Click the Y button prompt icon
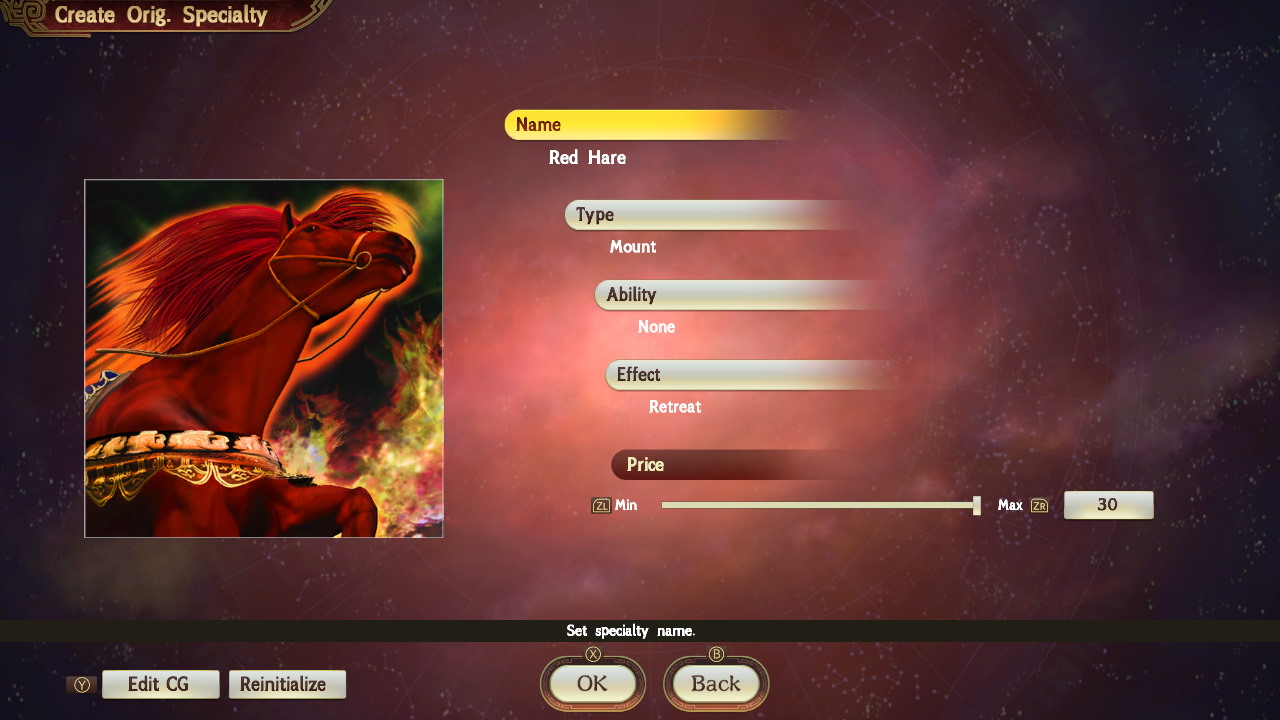 (x=82, y=684)
